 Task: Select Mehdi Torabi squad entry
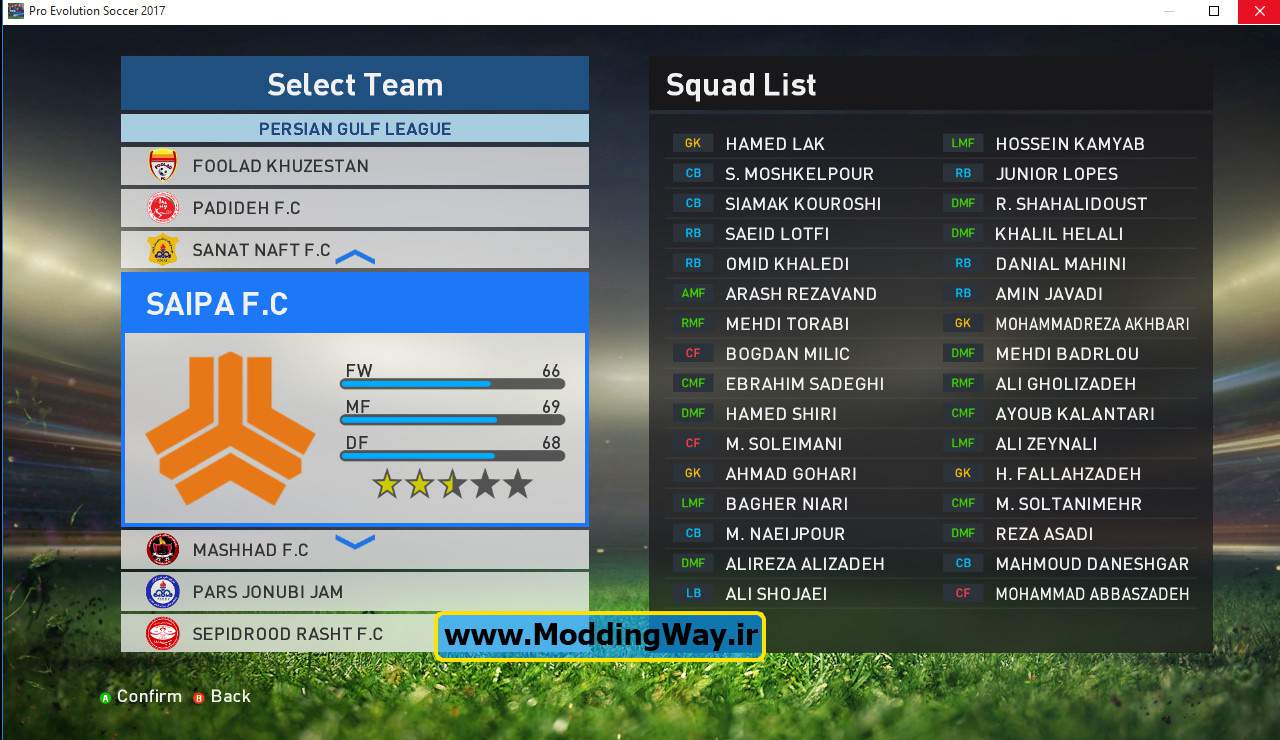787,324
